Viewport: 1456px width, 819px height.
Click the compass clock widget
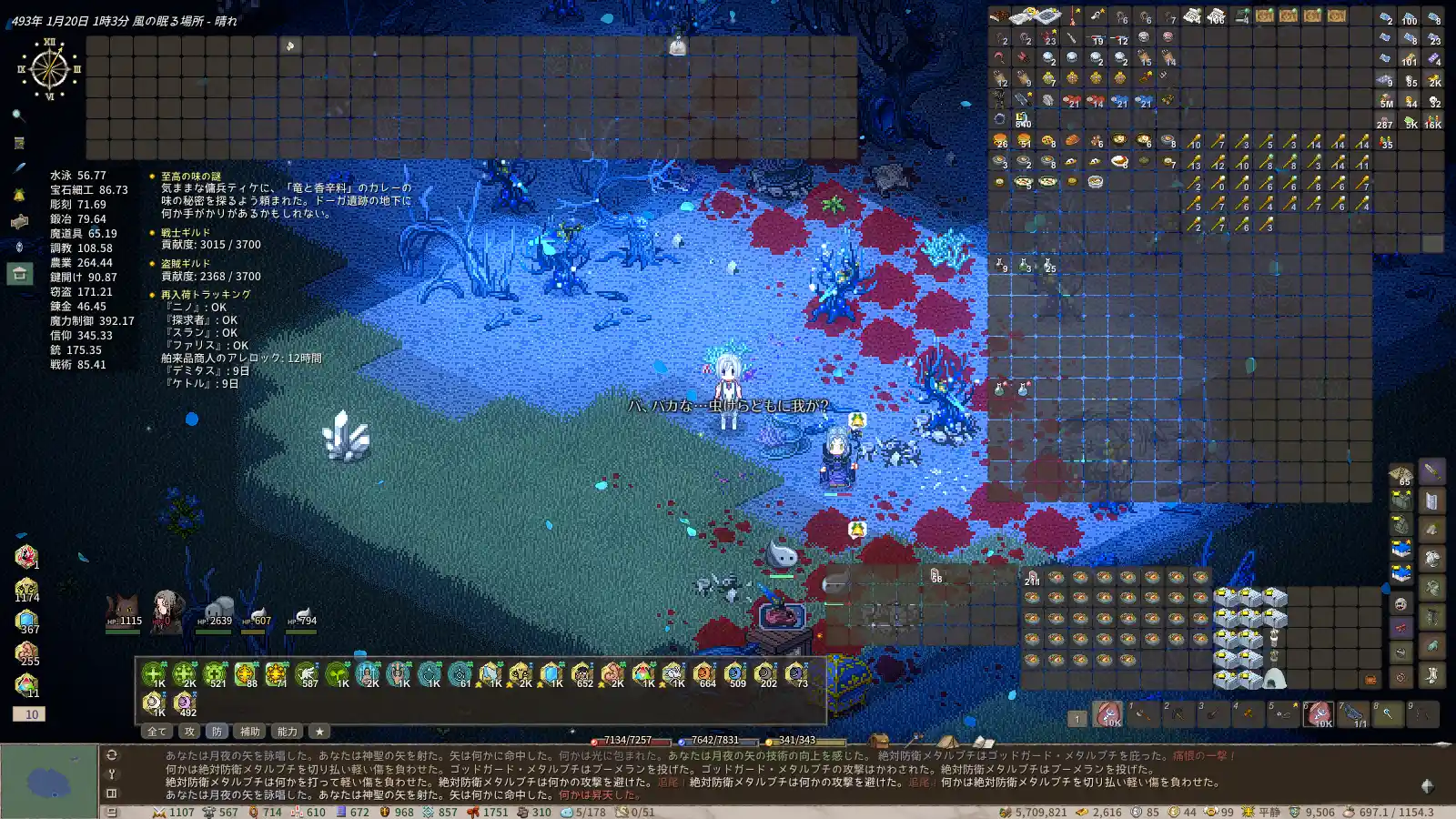tap(49, 69)
